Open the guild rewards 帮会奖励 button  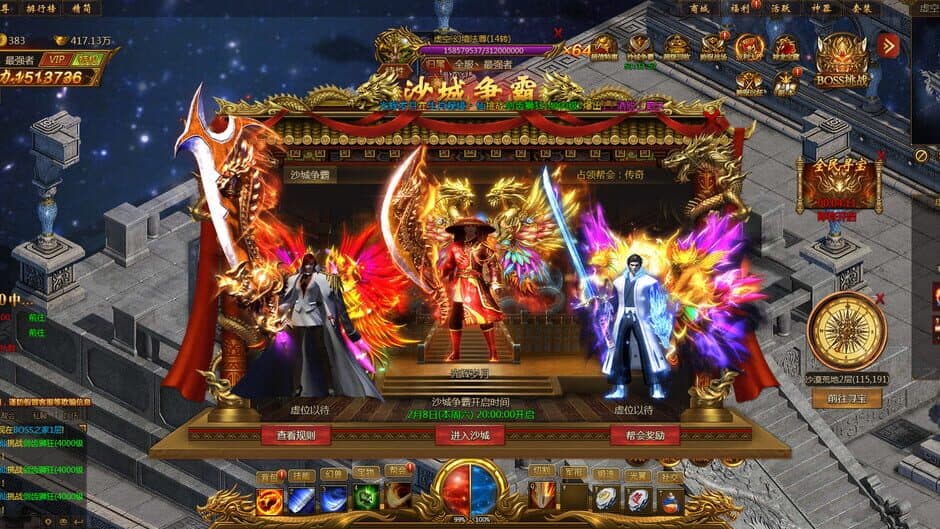[644, 435]
